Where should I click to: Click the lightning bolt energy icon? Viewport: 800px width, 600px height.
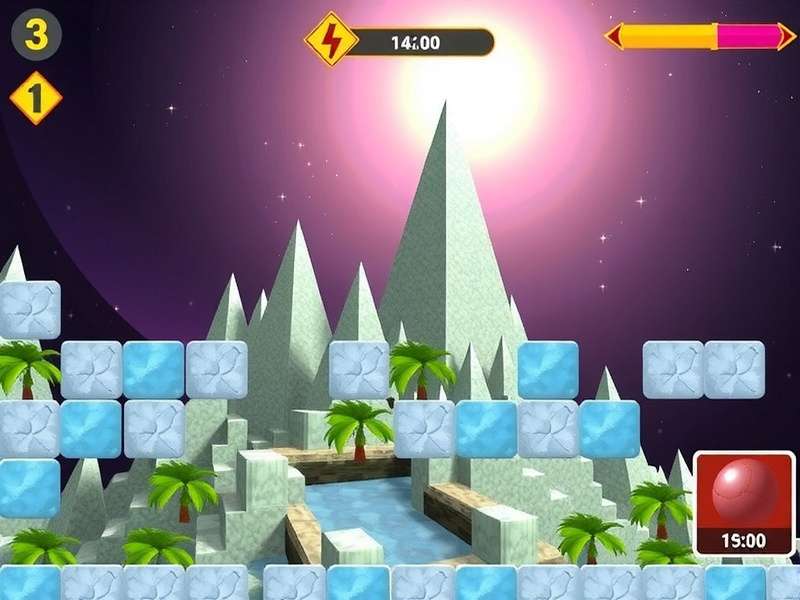pos(331,40)
